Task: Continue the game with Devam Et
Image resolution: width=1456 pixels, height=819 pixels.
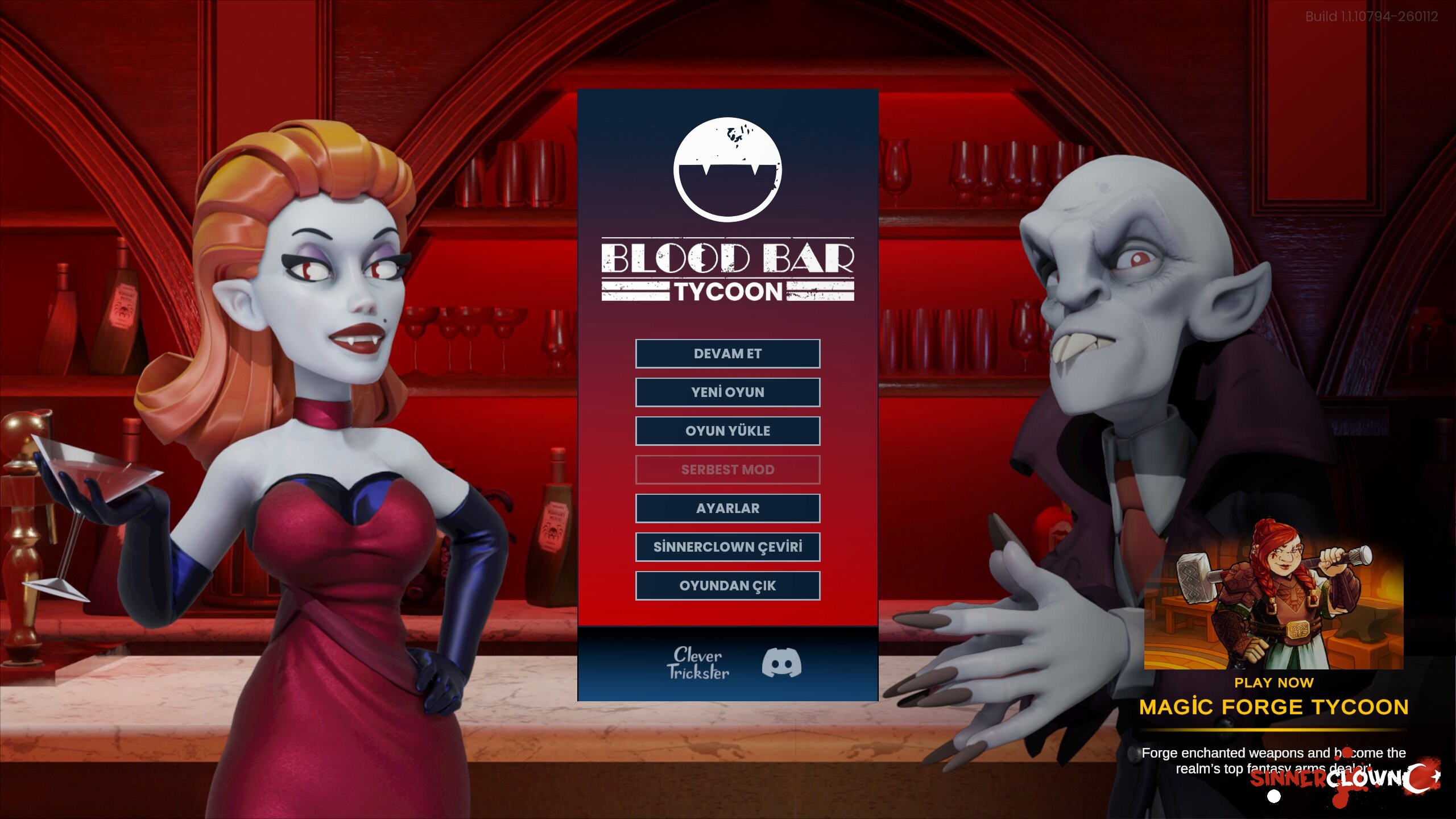Action: (x=727, y=354)
